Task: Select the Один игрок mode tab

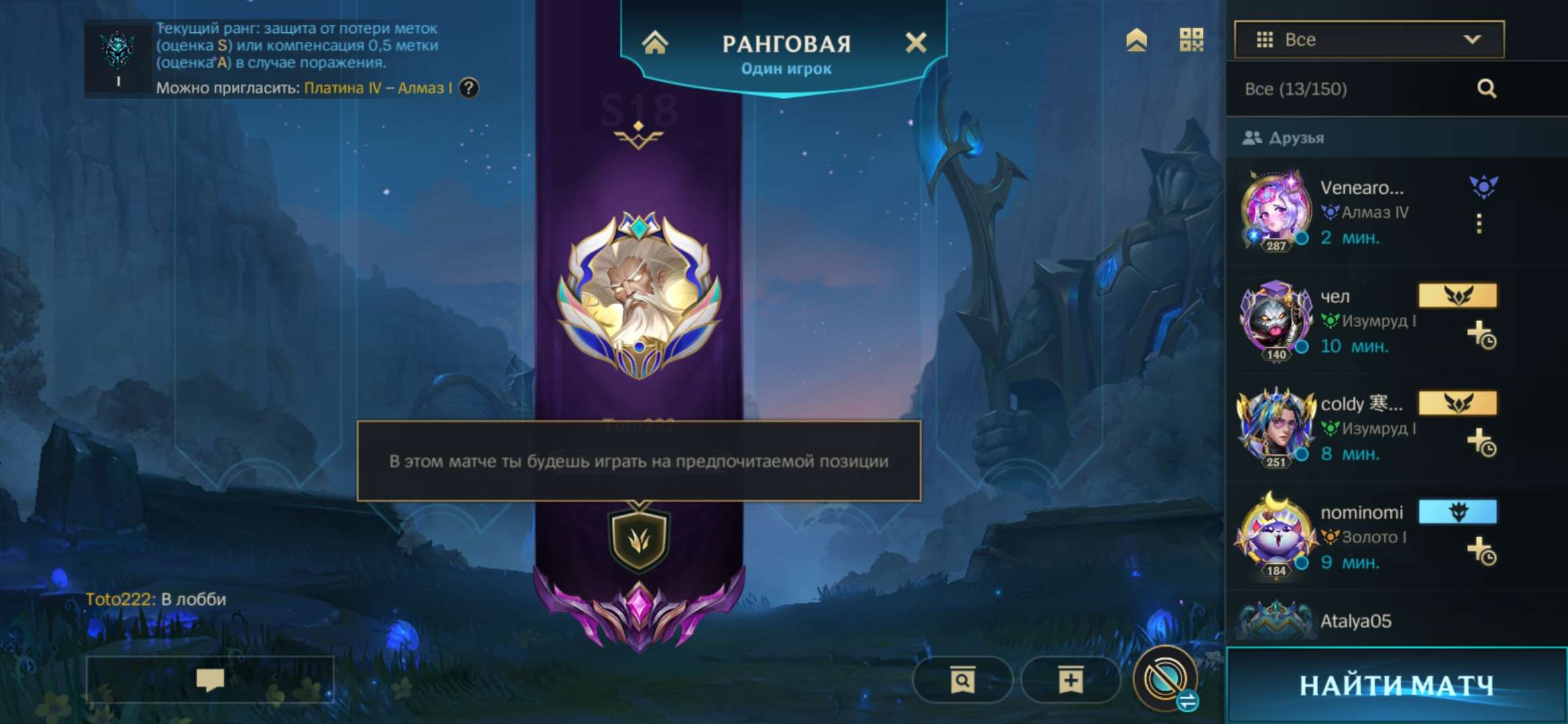Action: pyautogui.click(x=787, y=67)
